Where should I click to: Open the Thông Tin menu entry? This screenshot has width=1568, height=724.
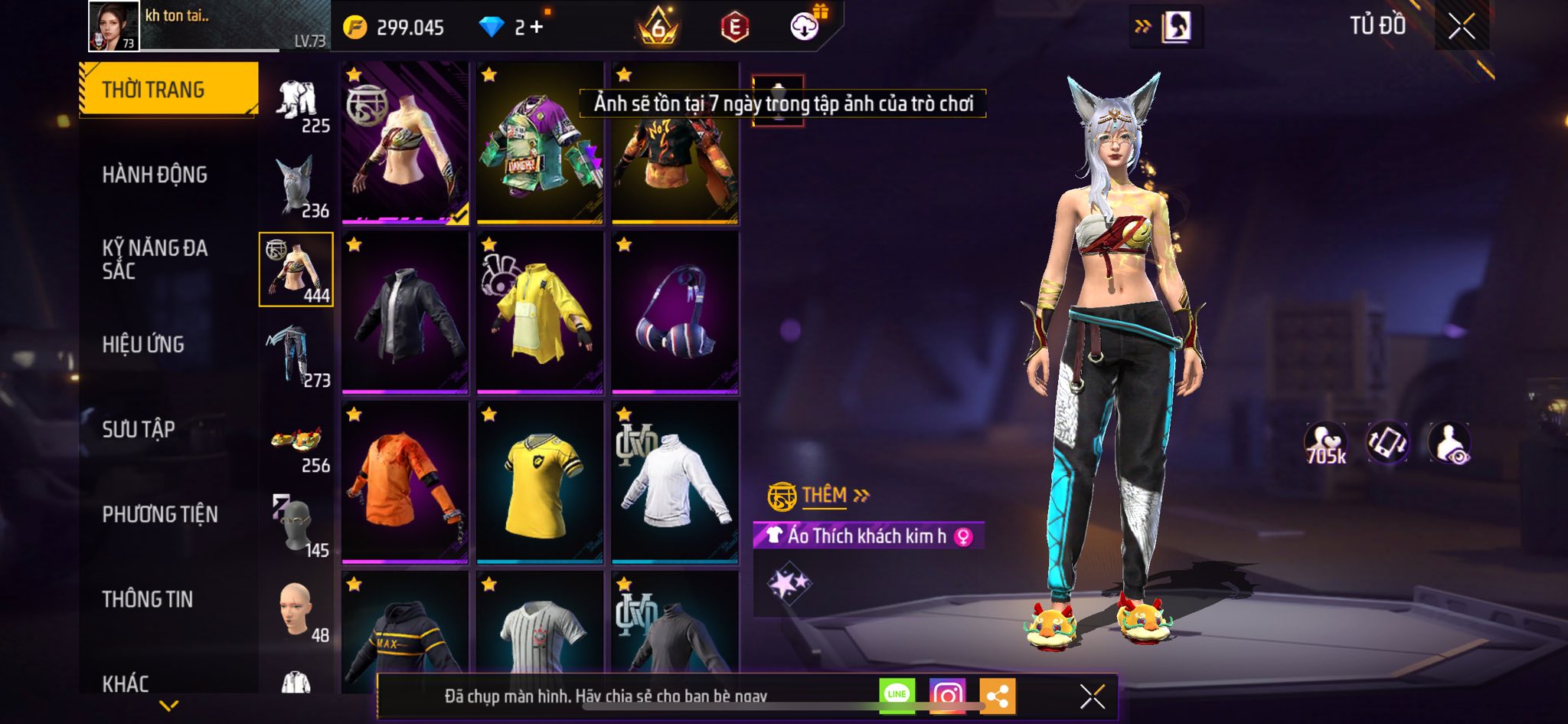148,599
